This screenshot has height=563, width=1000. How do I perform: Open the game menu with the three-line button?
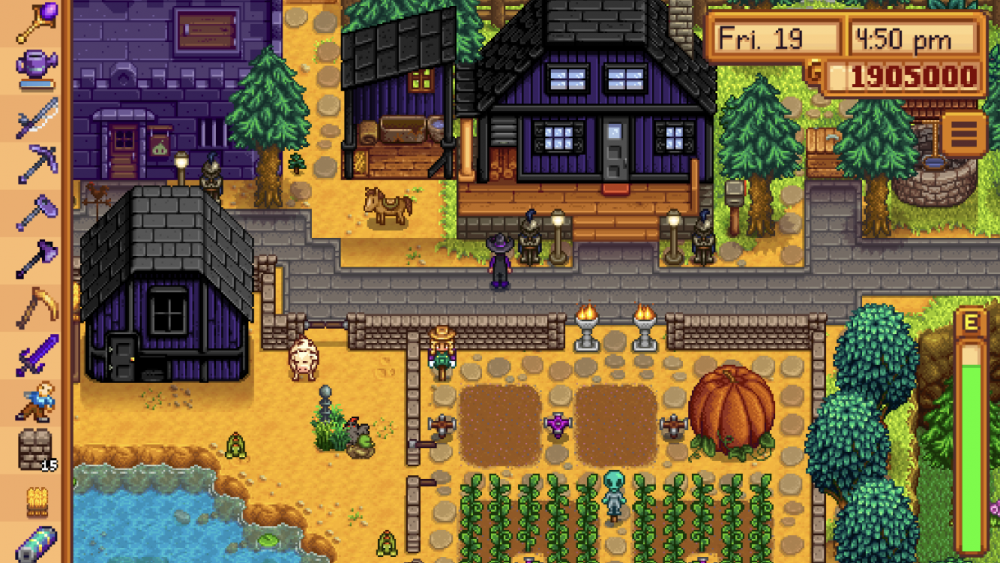coord(964,134)
